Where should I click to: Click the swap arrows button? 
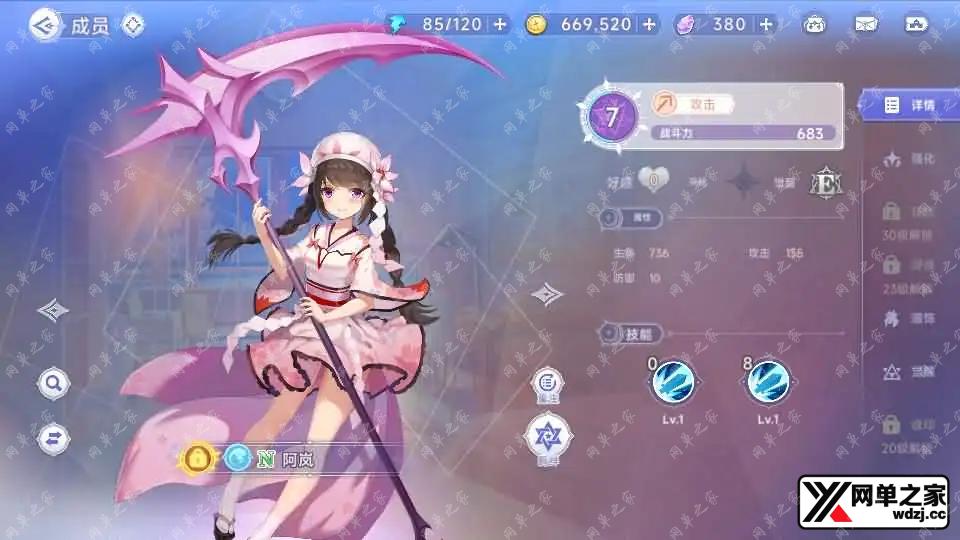pos(53,437)
